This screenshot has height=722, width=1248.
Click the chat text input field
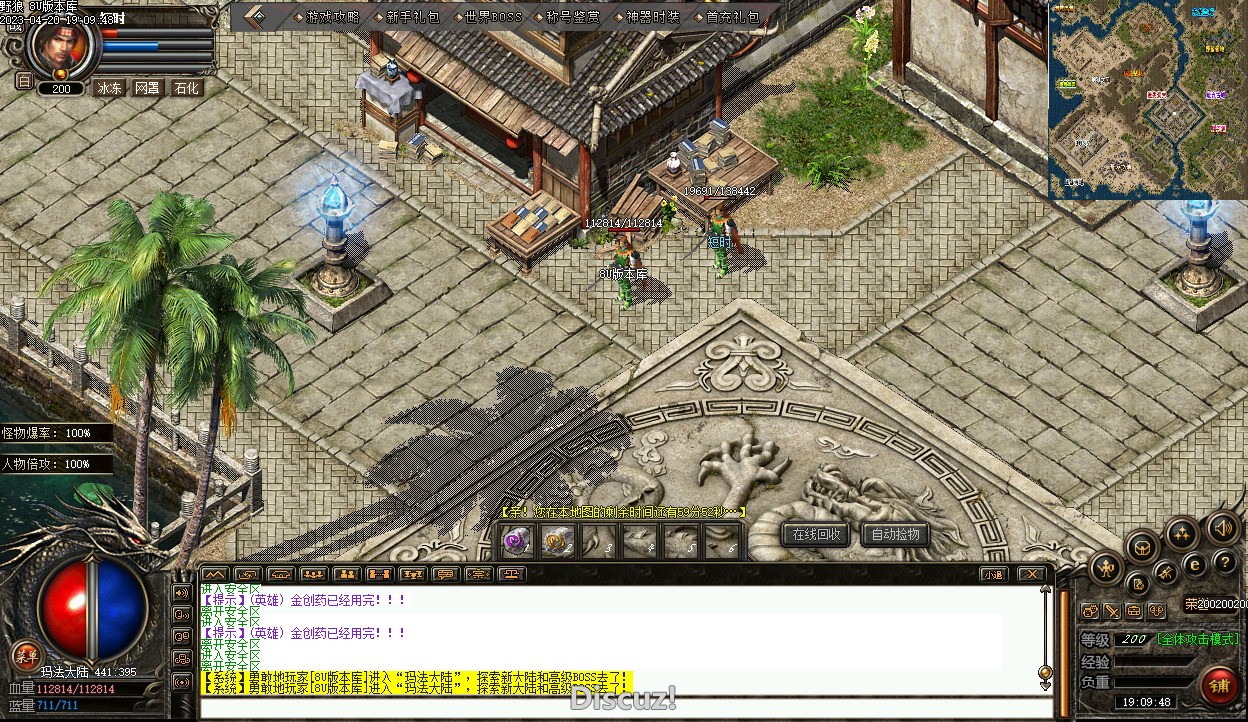click(620, 708)
